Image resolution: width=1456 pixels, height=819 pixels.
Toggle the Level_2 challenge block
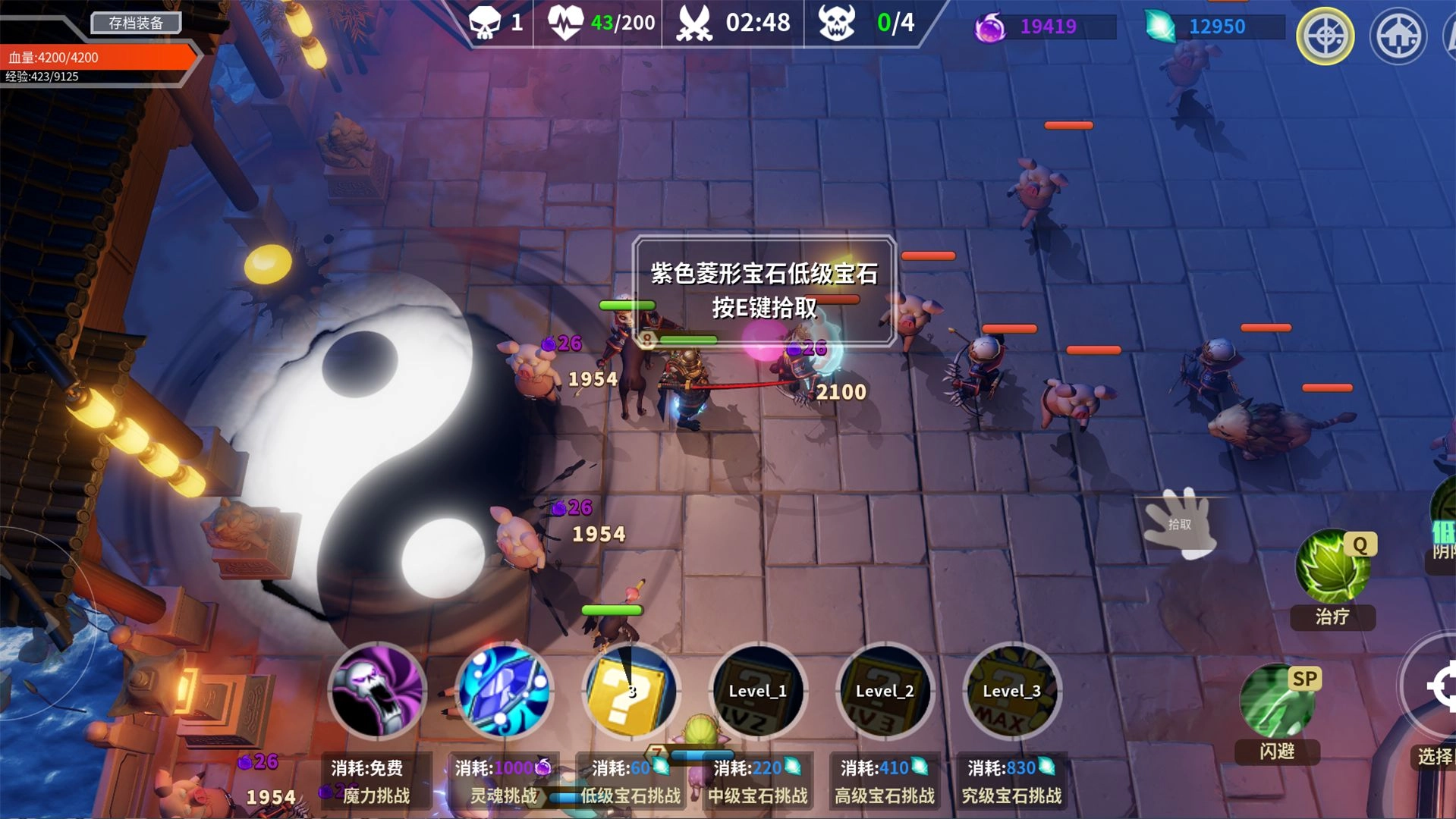(x=885, y=692)
